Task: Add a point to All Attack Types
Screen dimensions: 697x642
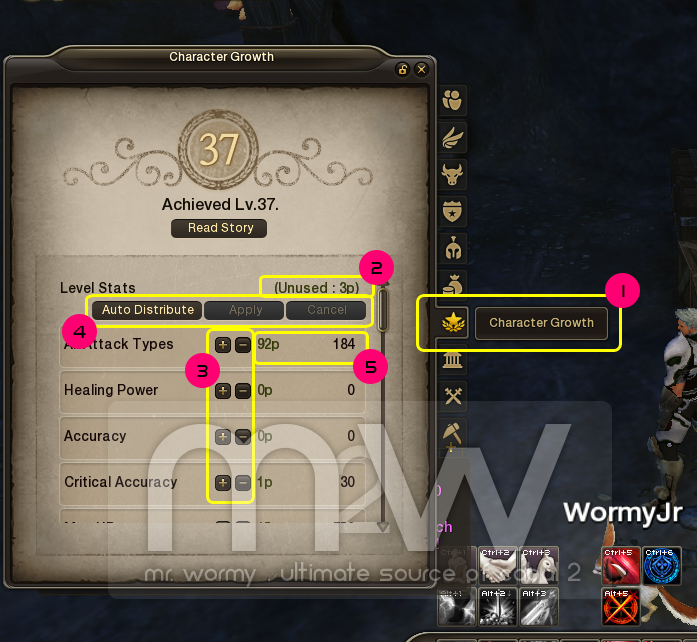Action: 222,344
